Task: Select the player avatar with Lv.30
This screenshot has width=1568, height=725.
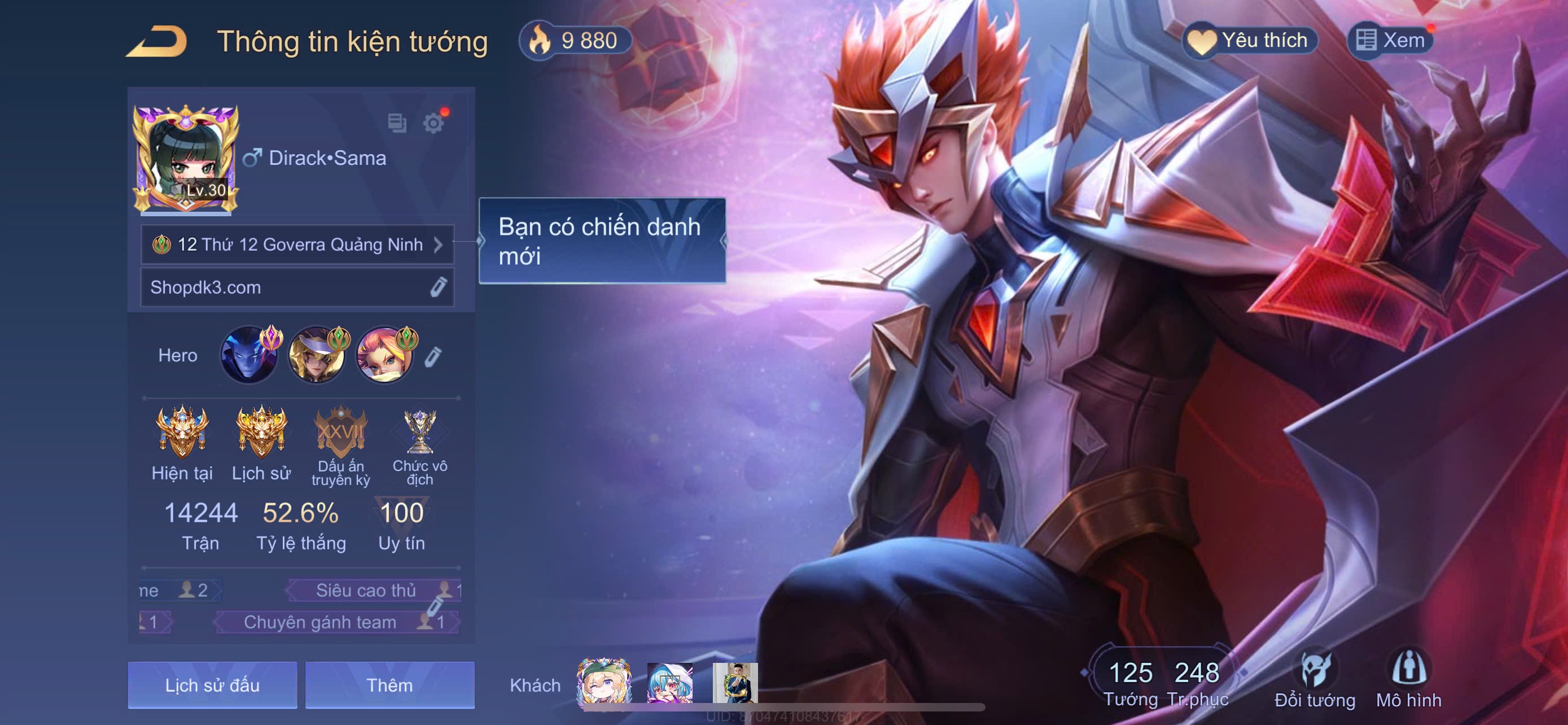Action: click(186, 159)
